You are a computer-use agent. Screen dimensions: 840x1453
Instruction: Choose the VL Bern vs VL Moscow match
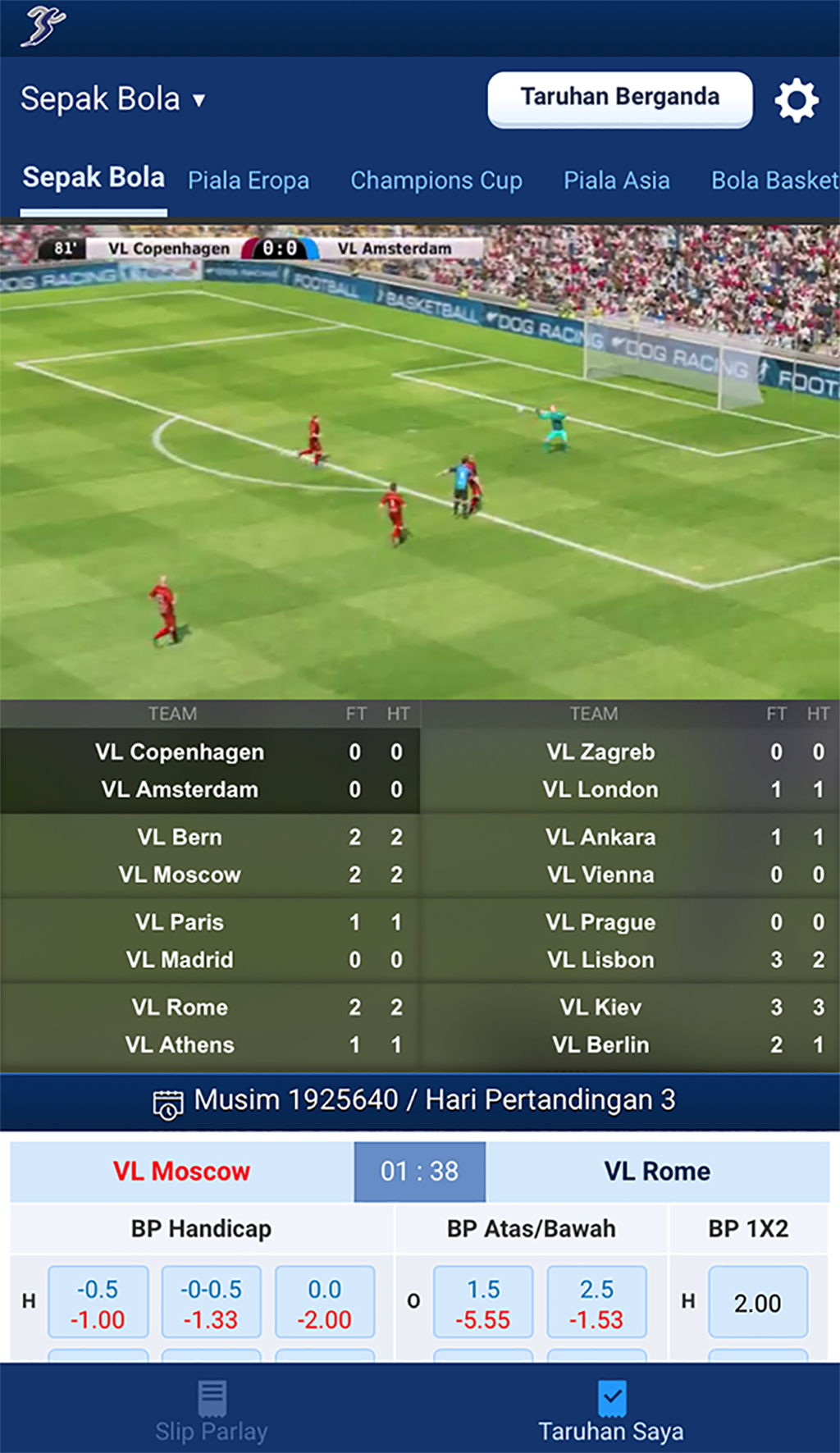(x=210, y=856)
